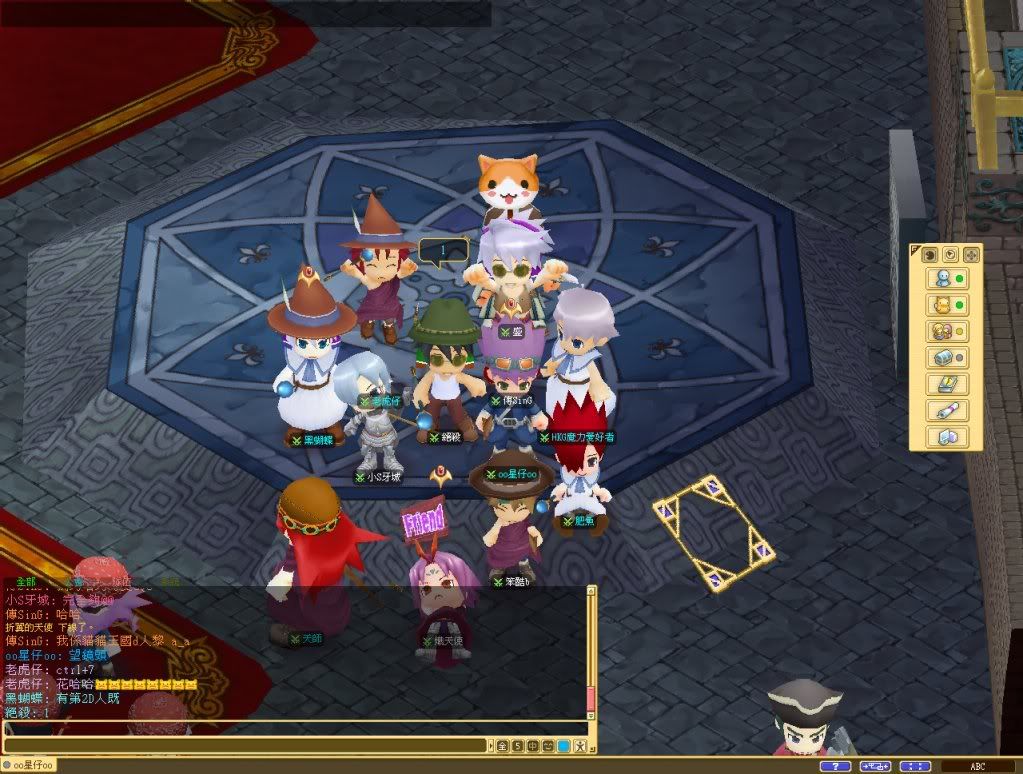The image size is (1023, 774).
Task: Click the light blue chat color square
Action: [563, 746]
